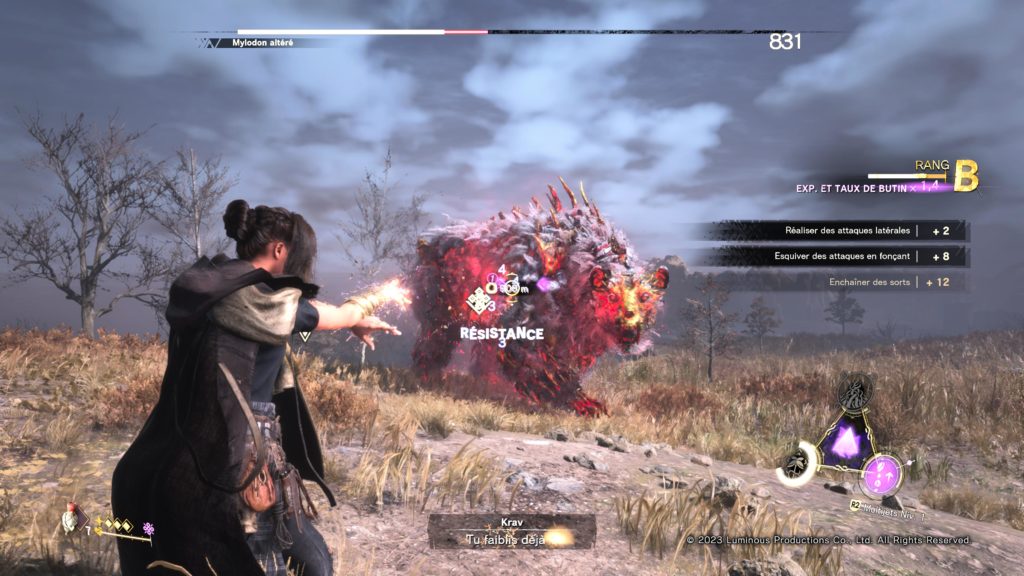Click the gold rank B emblem
The height and width of the screenshot is (576, 1024).
point(965,175)
